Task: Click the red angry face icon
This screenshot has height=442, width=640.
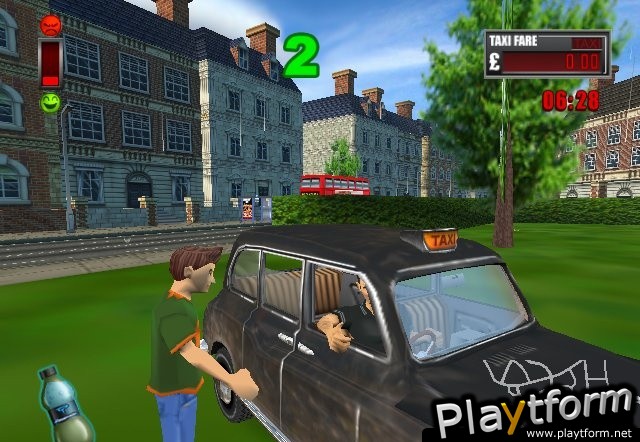Action: point(49,25)
